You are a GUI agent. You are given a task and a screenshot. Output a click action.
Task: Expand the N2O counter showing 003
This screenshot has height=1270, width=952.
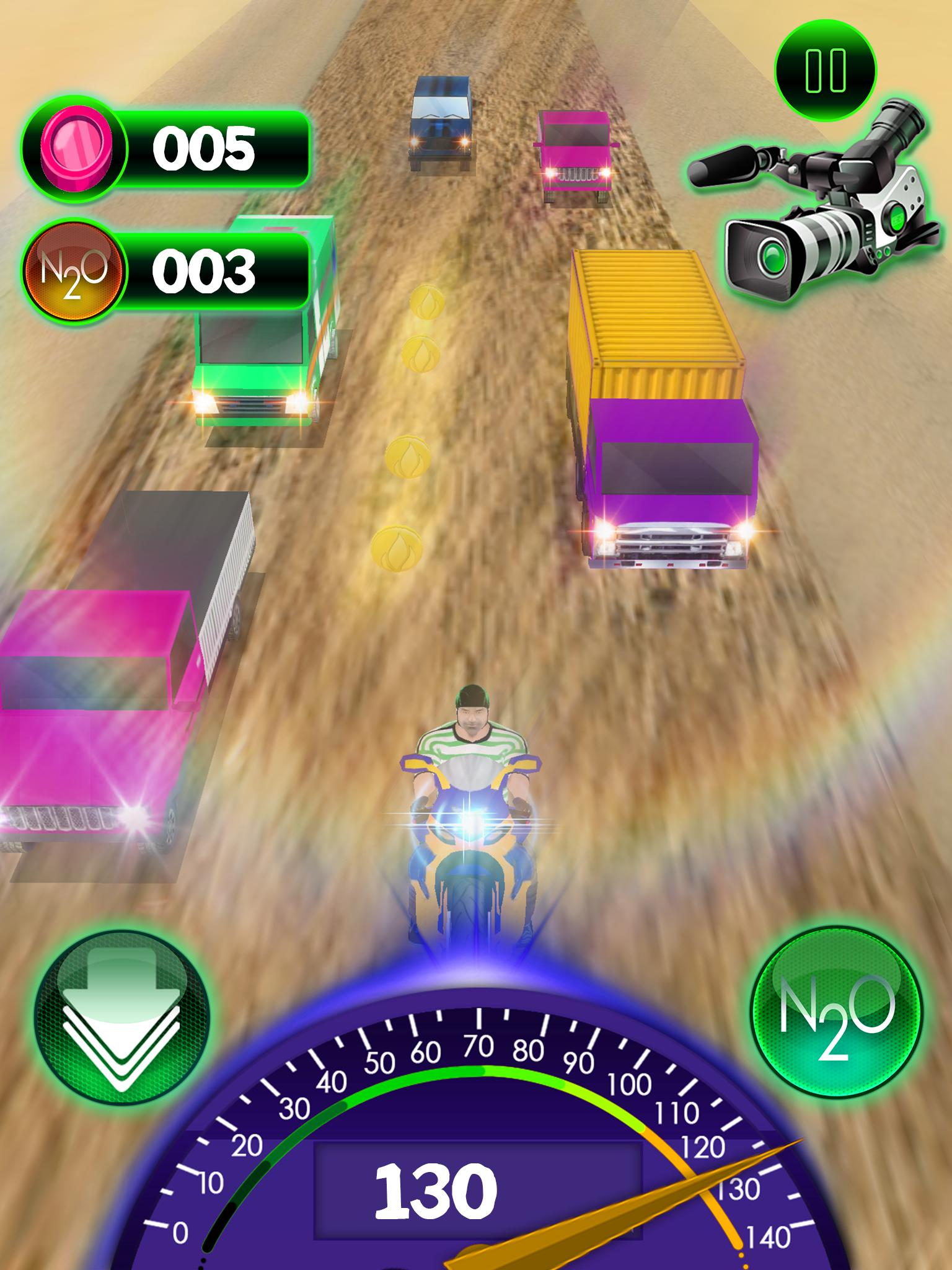pos(205,270)
